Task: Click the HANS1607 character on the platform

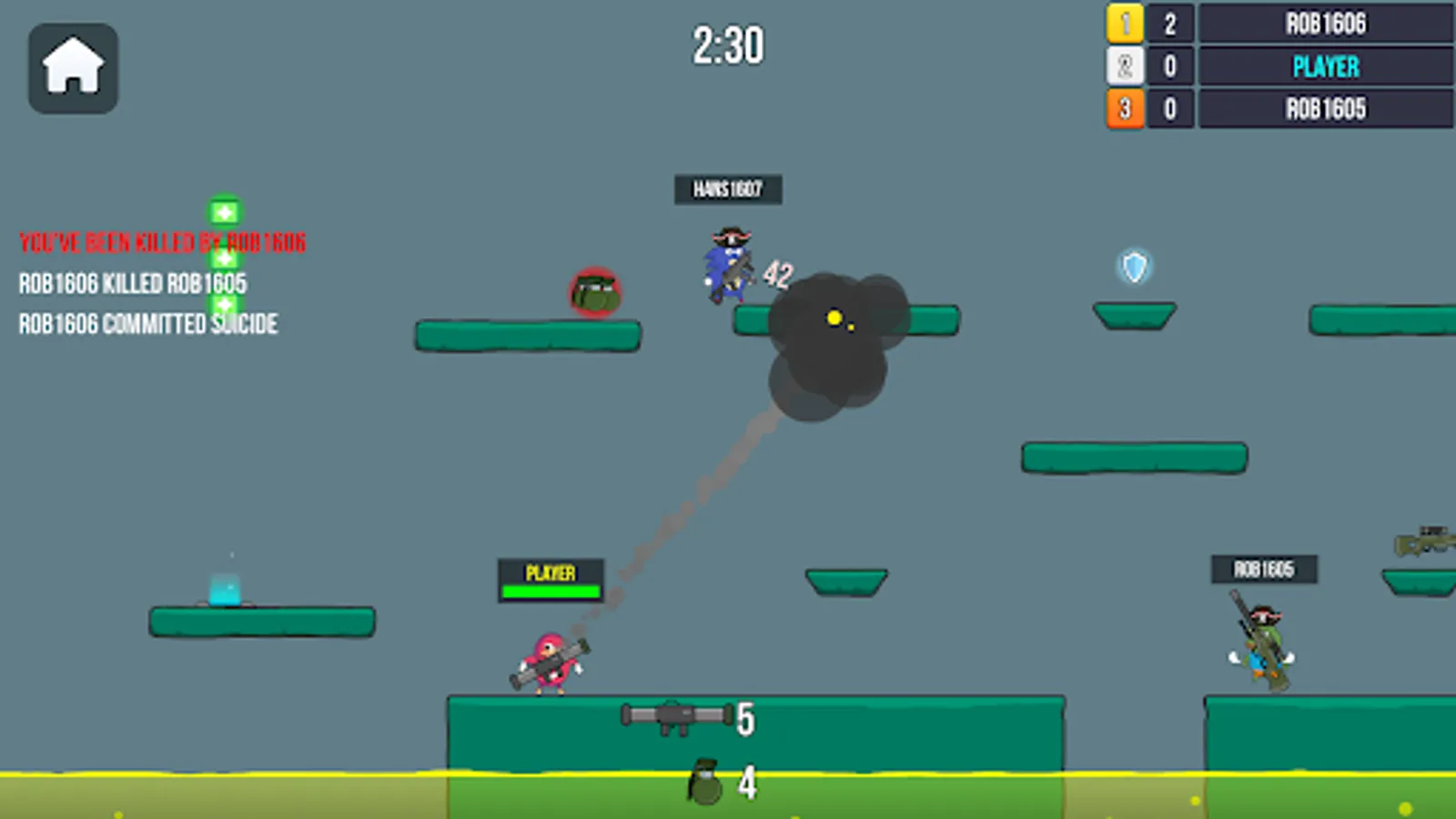Action: click(725, 266)
